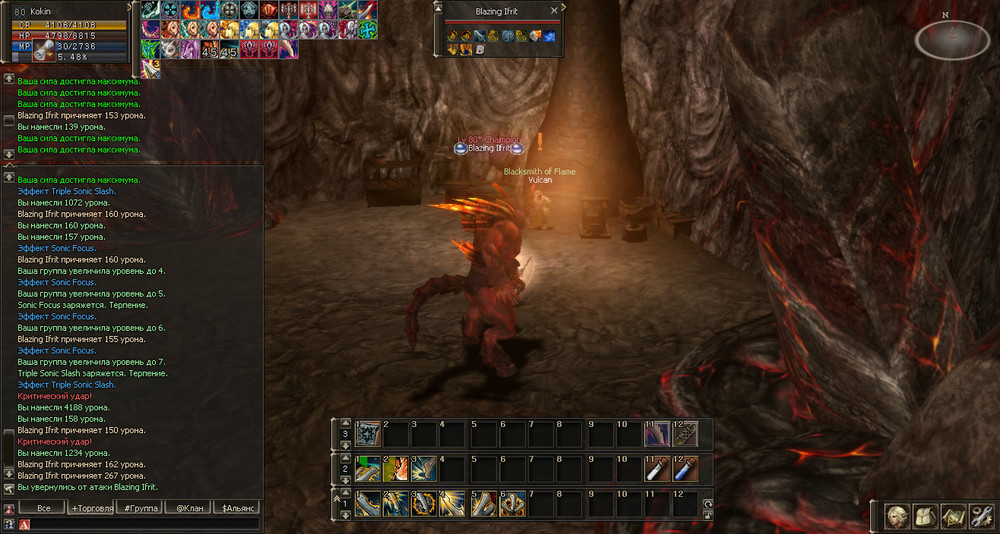Open the system settings wrench button
1000x534 pixels.
(980, 515)
